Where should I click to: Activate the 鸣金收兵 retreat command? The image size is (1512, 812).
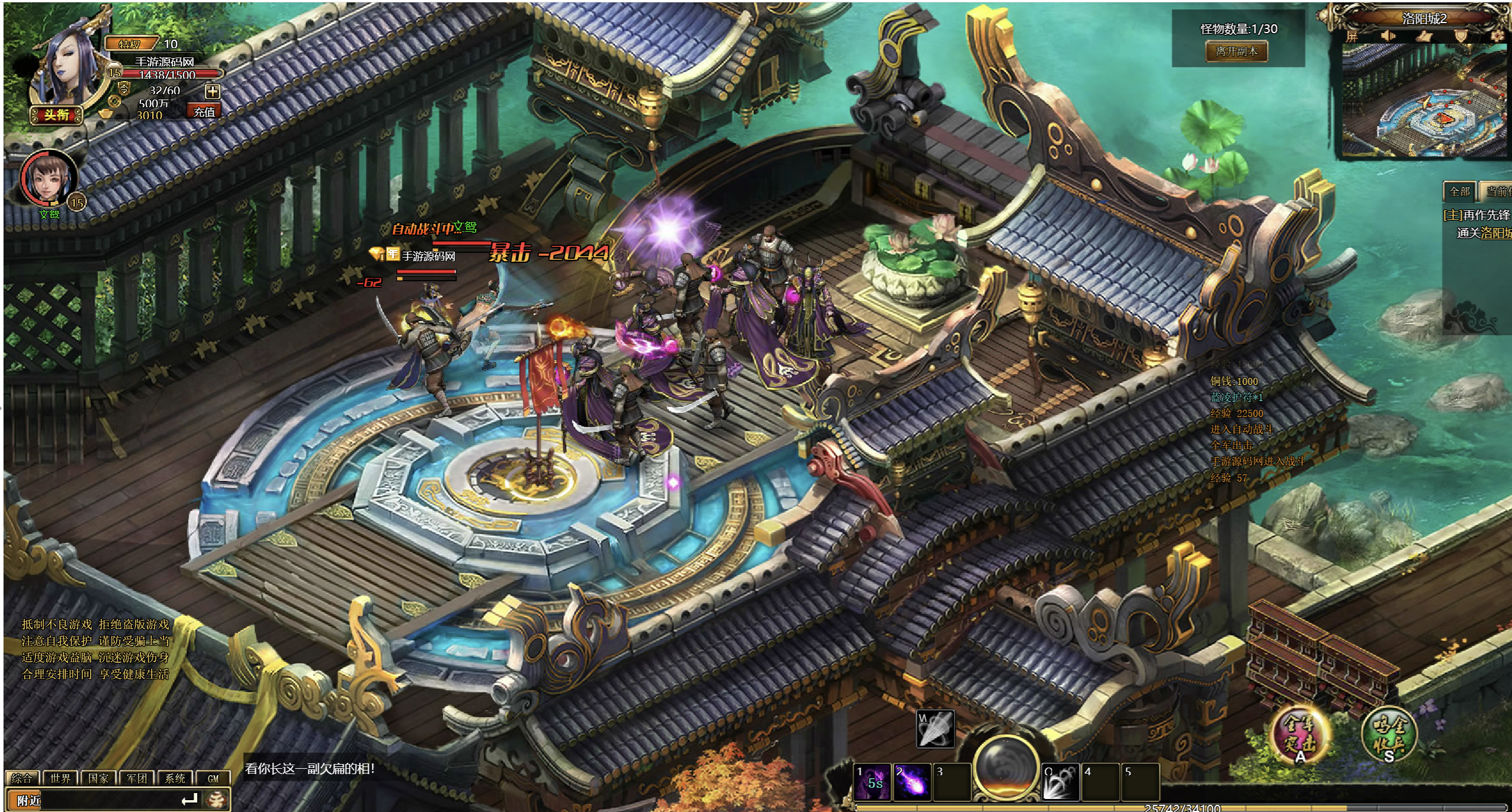click(x=1388, y=734)
